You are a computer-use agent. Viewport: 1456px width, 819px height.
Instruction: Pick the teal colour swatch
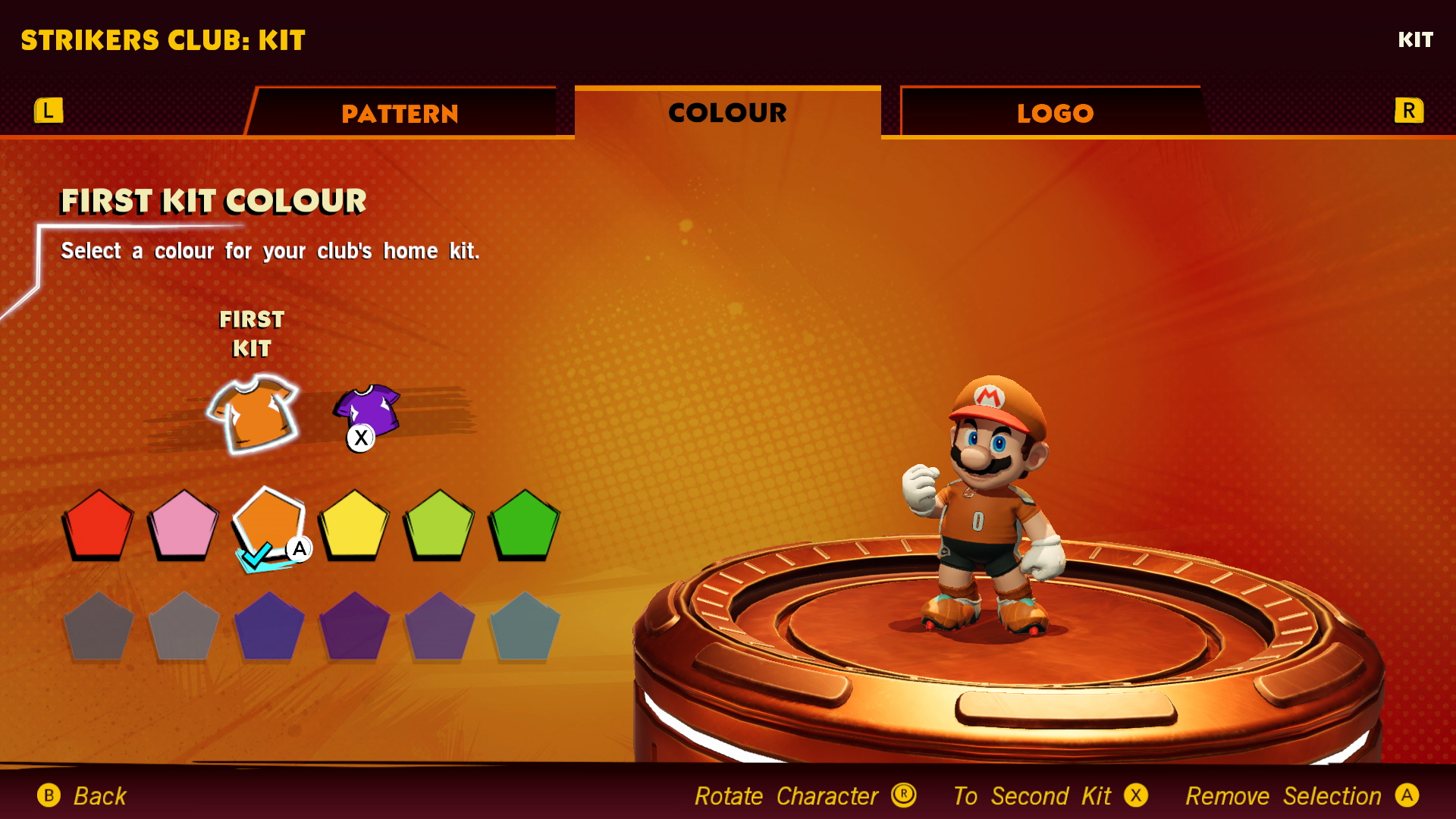coord(524,627)
